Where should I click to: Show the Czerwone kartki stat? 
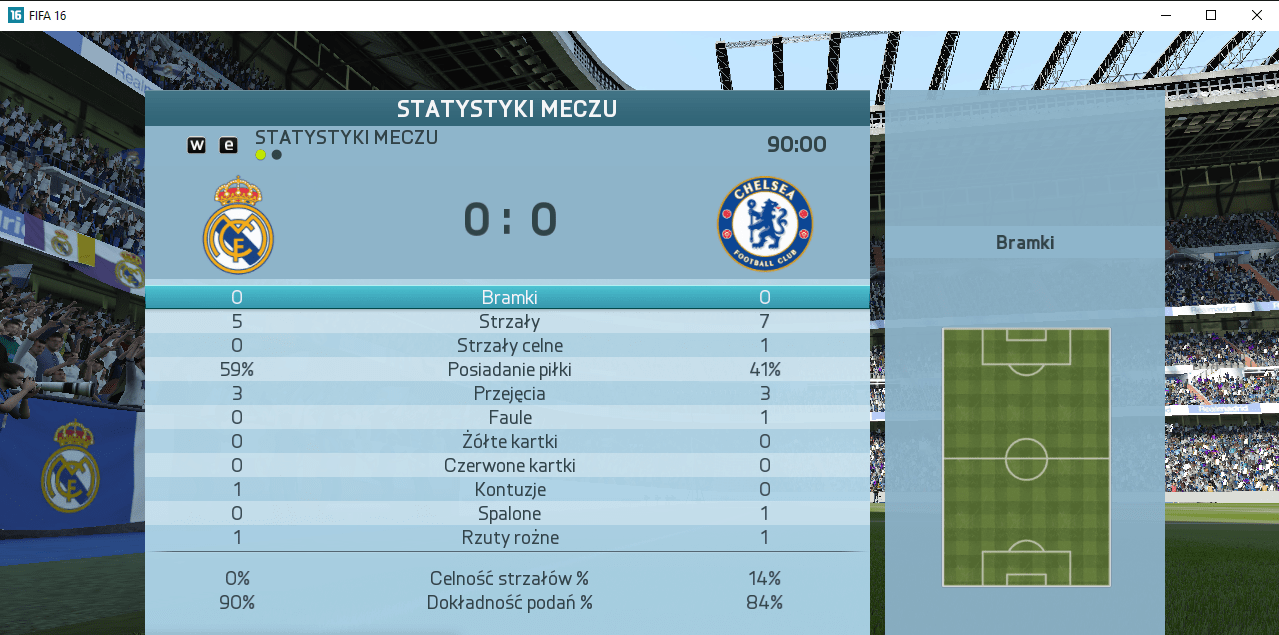[509, 466]
